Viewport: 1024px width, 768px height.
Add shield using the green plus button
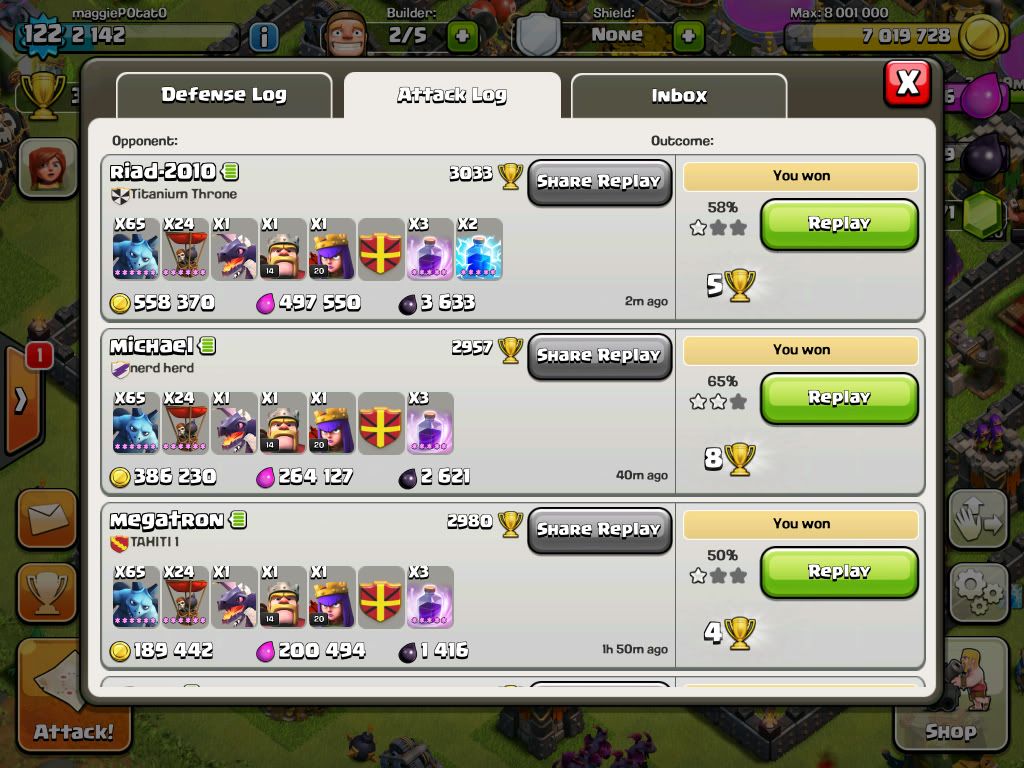[688, 37]
